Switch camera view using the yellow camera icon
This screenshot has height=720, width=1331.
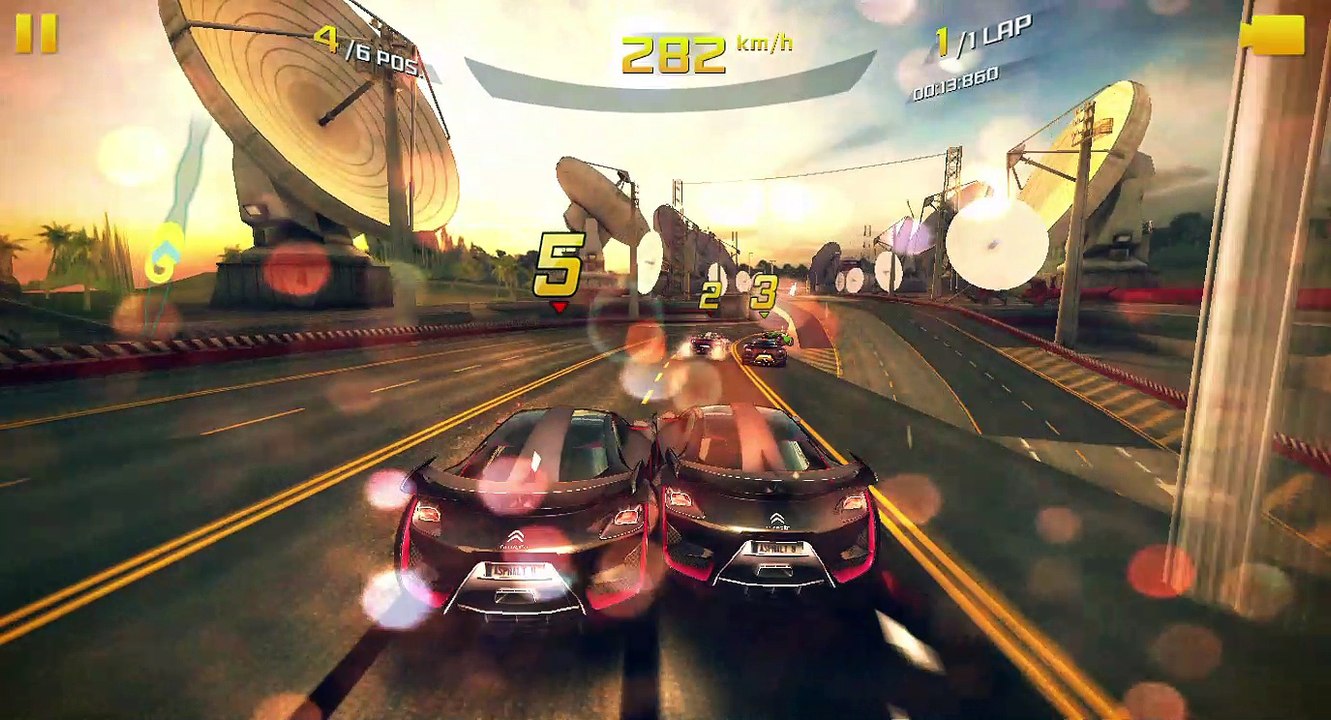tap(1273, 35)
